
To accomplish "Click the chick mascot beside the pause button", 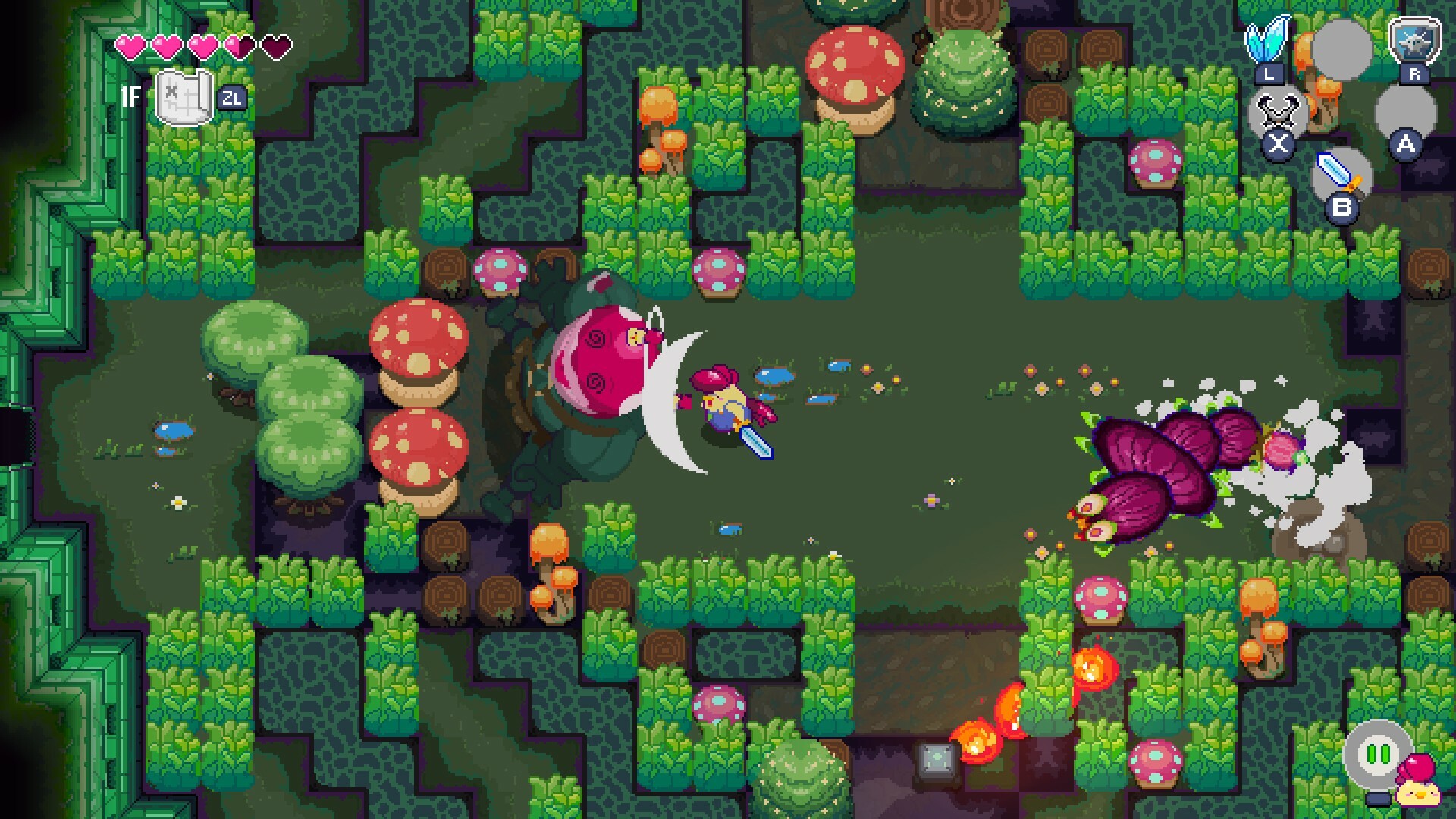I will 1418,793.
